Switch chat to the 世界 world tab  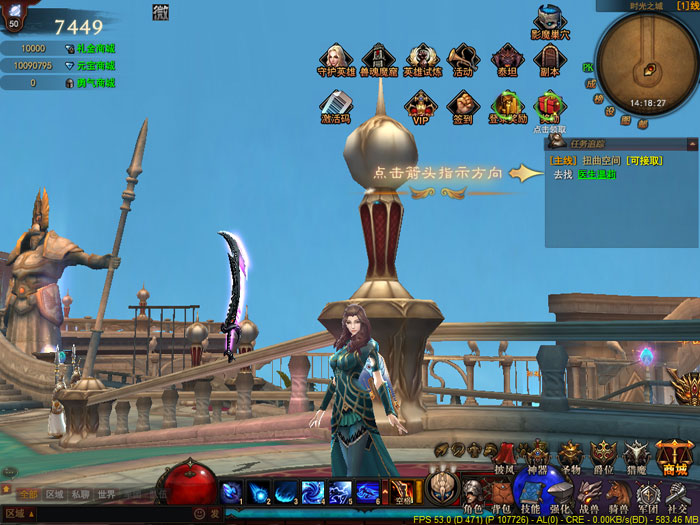point(106,494)
